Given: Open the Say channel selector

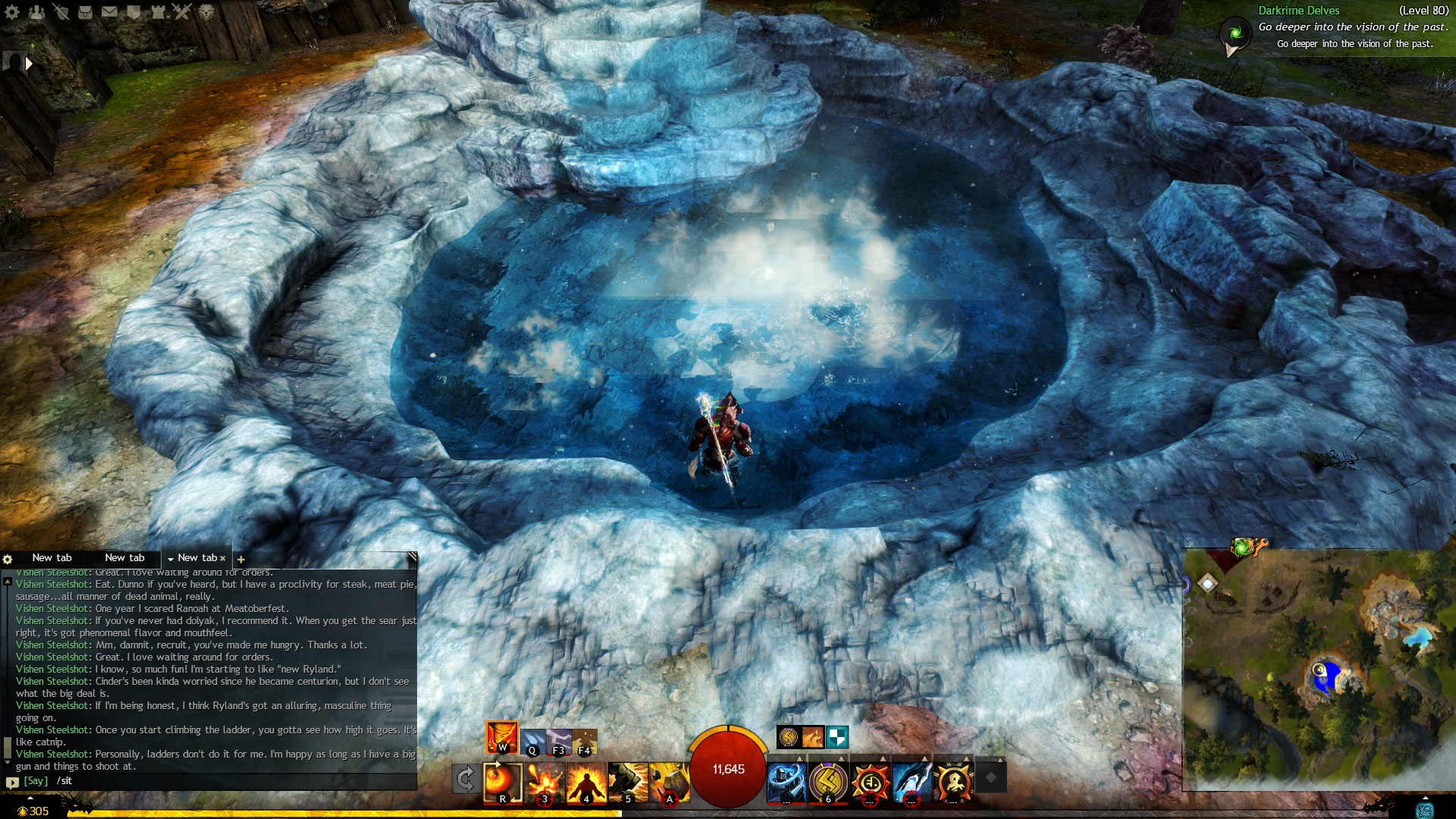Looking at the screenshot, I should (x=35, y=780).
